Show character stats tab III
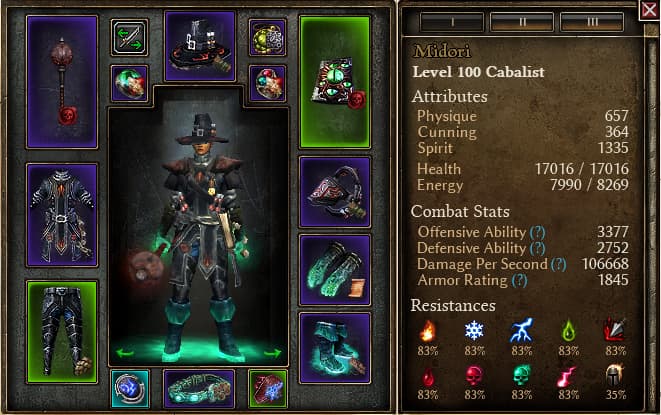Screen dimensions: 661x415 coord(591,22)
